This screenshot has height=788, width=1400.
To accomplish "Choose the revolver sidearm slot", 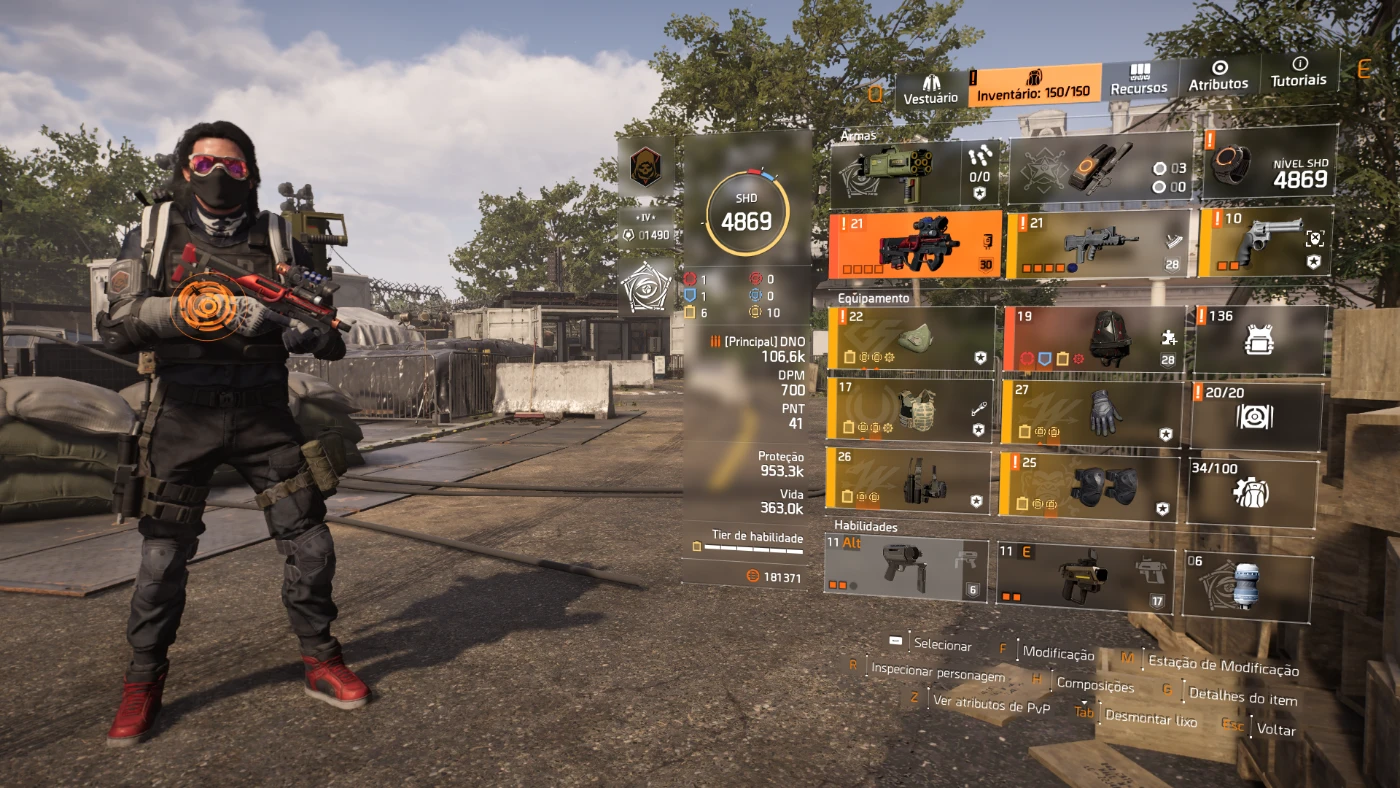I will (x=1265, y=241).
